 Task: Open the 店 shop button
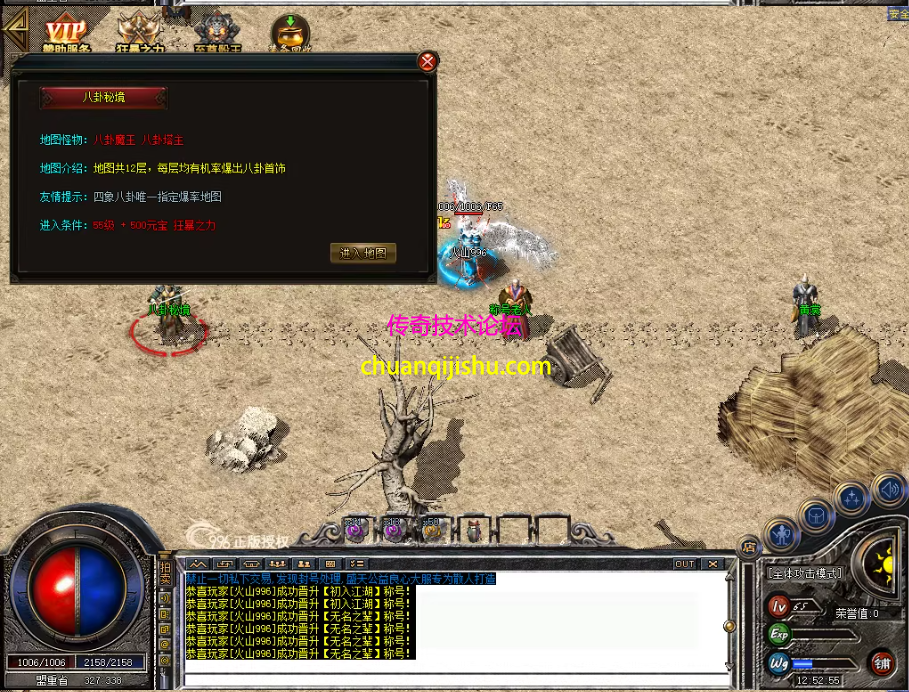[748, 545]
